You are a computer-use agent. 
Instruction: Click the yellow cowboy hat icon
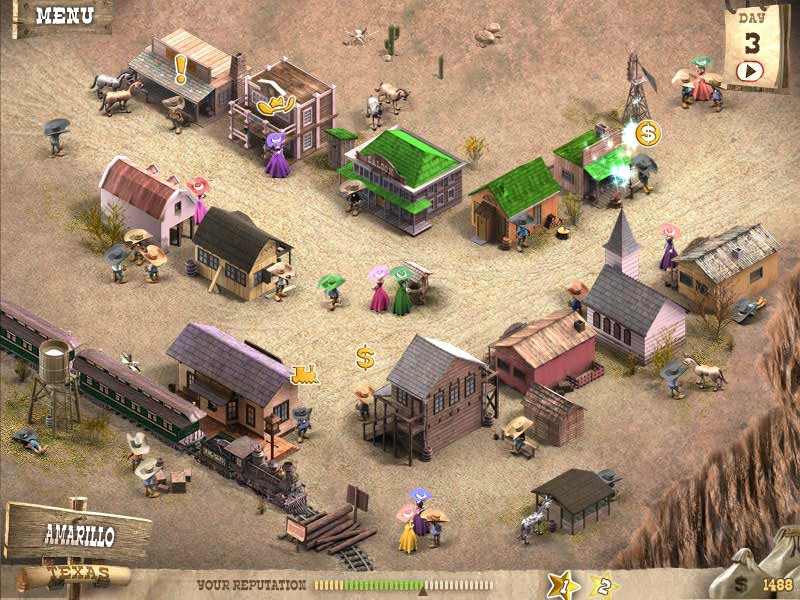click(275, 103)
